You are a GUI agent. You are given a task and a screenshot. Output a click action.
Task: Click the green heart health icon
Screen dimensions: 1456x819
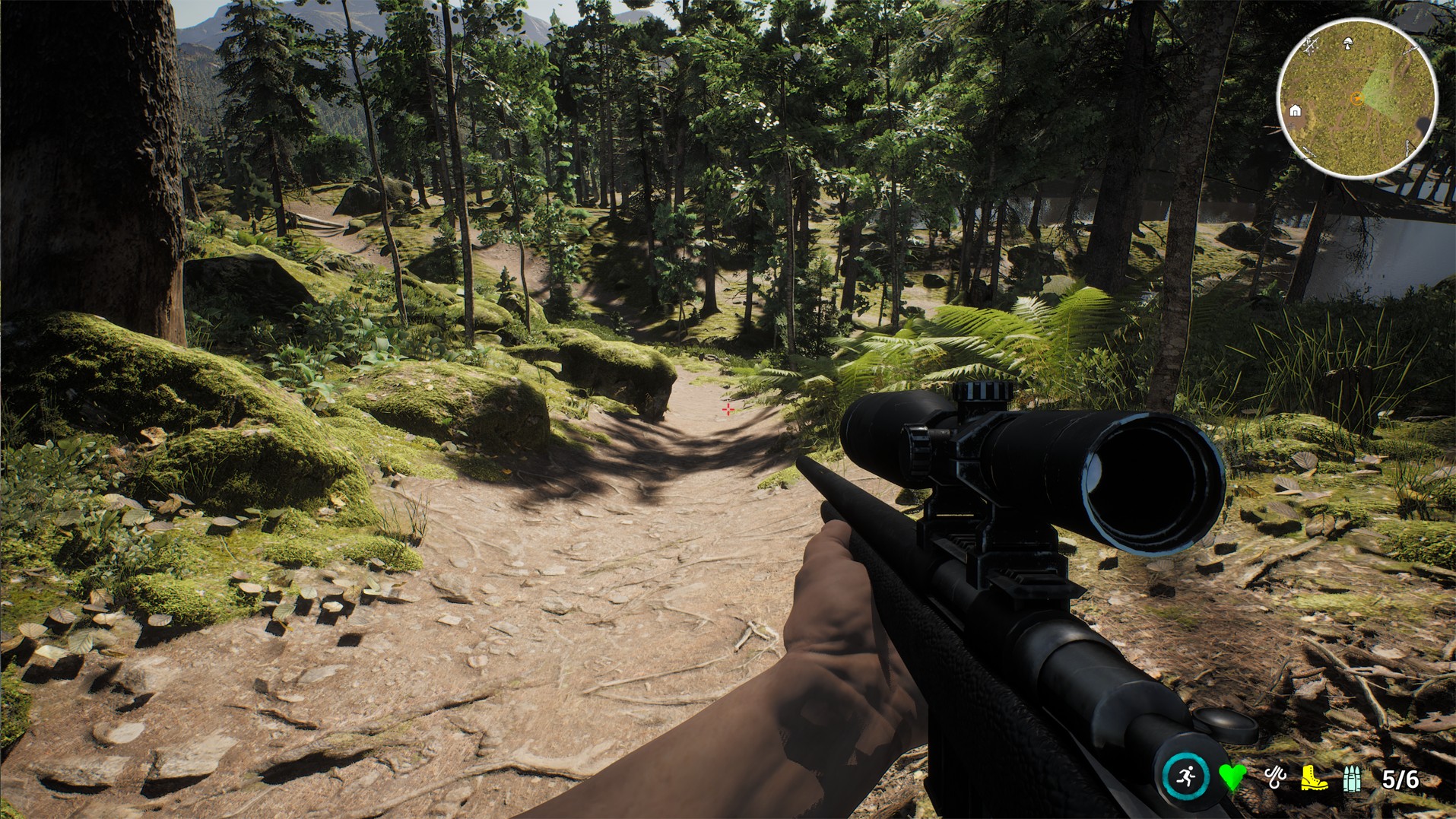pos(1232,777)
